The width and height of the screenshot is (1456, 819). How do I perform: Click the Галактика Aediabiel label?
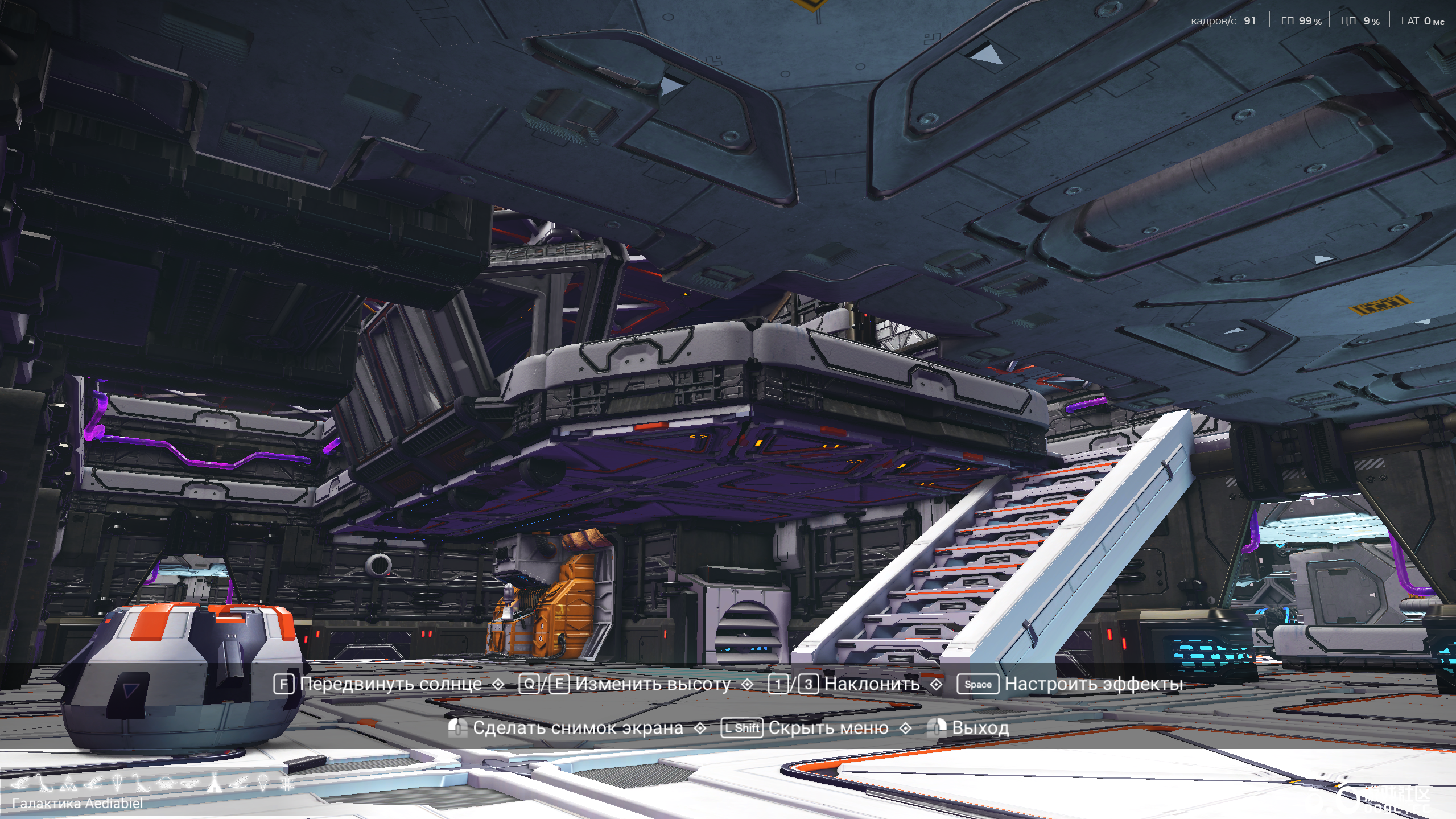pyautogui.click(x=77, y=802)
